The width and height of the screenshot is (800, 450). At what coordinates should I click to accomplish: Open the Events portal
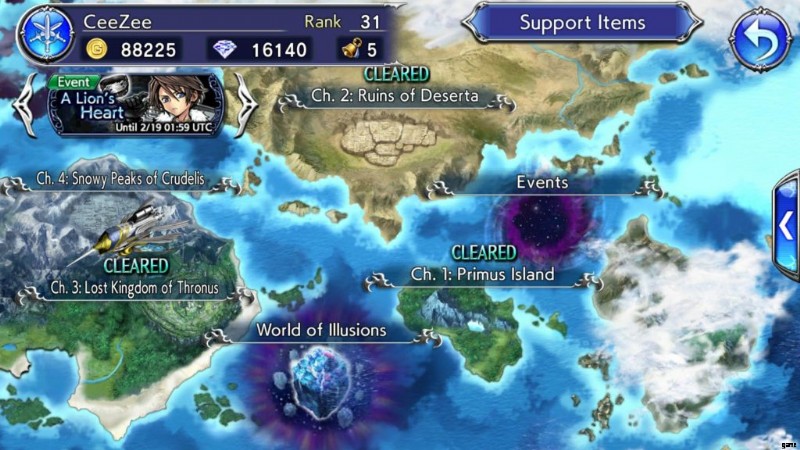tap(542, 184)
